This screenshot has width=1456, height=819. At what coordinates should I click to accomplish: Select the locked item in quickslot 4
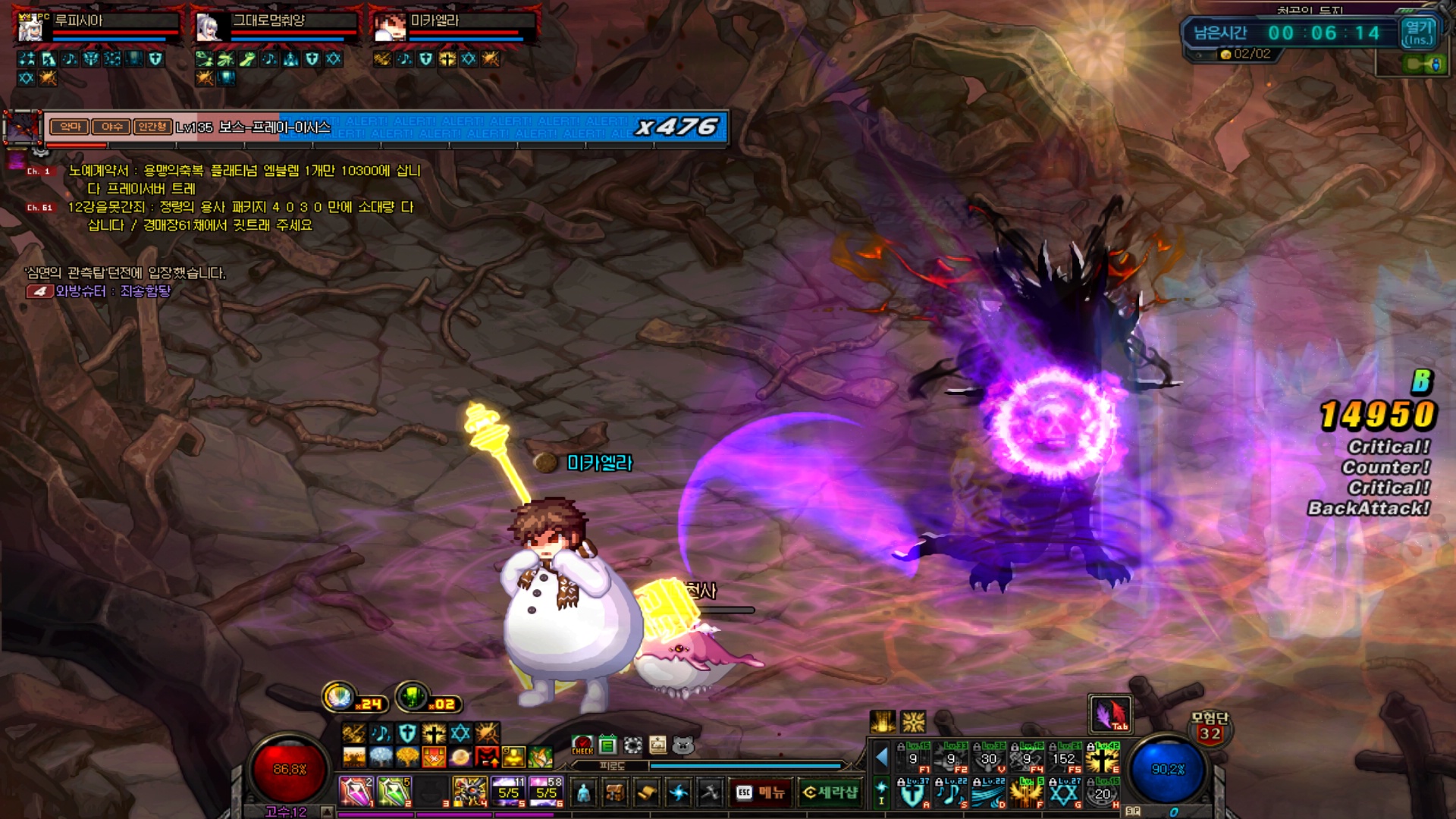click(469, 792)
